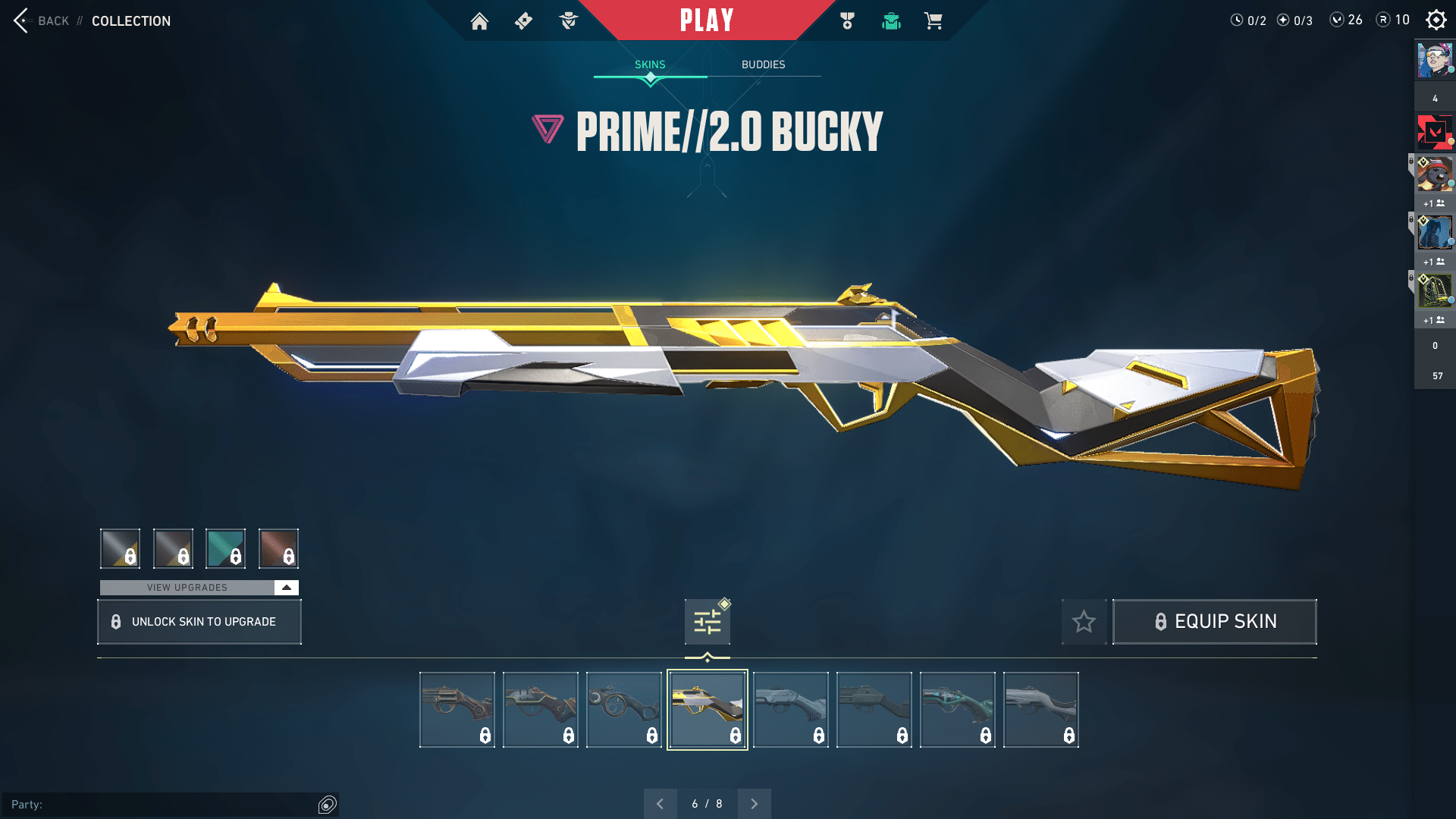Select the teal variant swatch for the Bucky
The height and width of the screenshot is (819, 1456).
[225, 548]
